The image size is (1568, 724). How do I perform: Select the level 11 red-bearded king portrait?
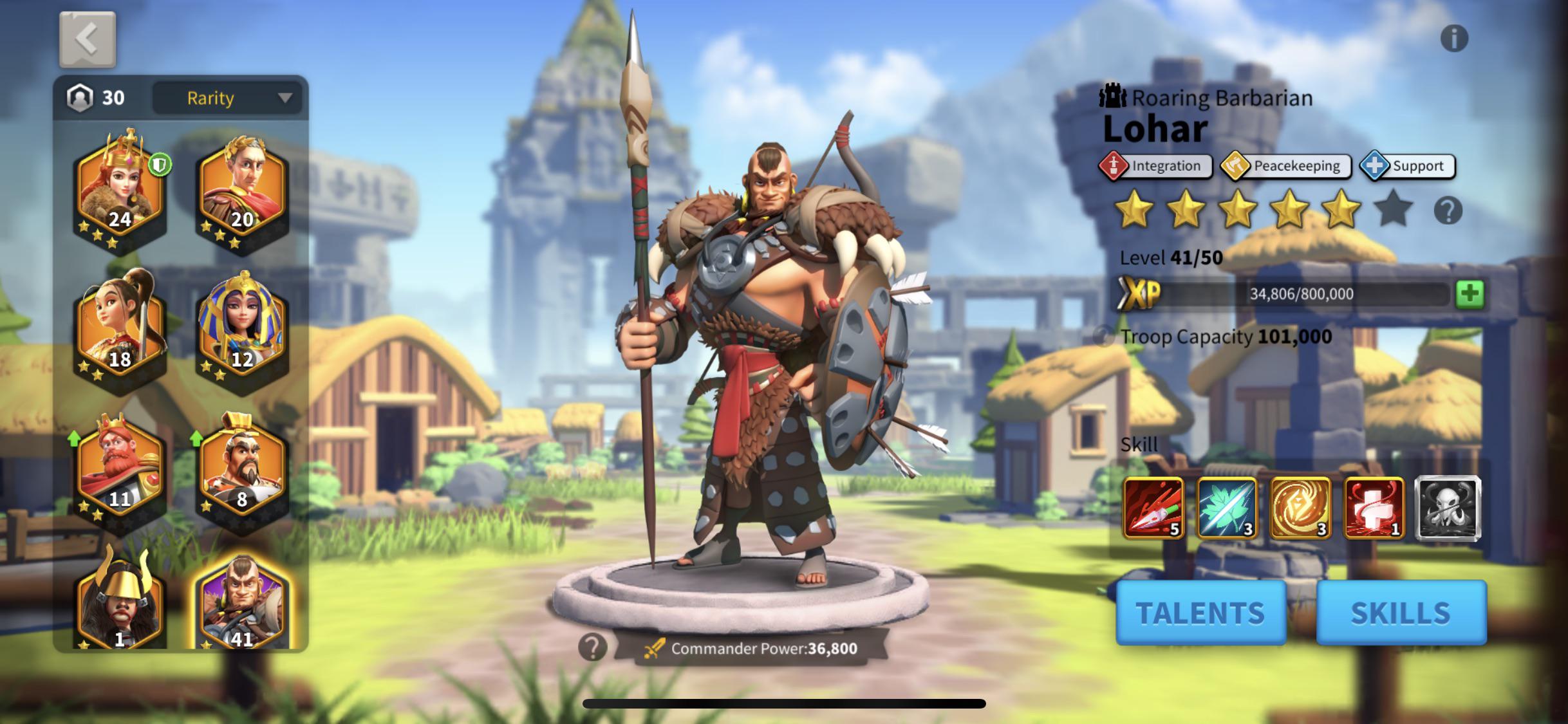(x=120, y=470)
